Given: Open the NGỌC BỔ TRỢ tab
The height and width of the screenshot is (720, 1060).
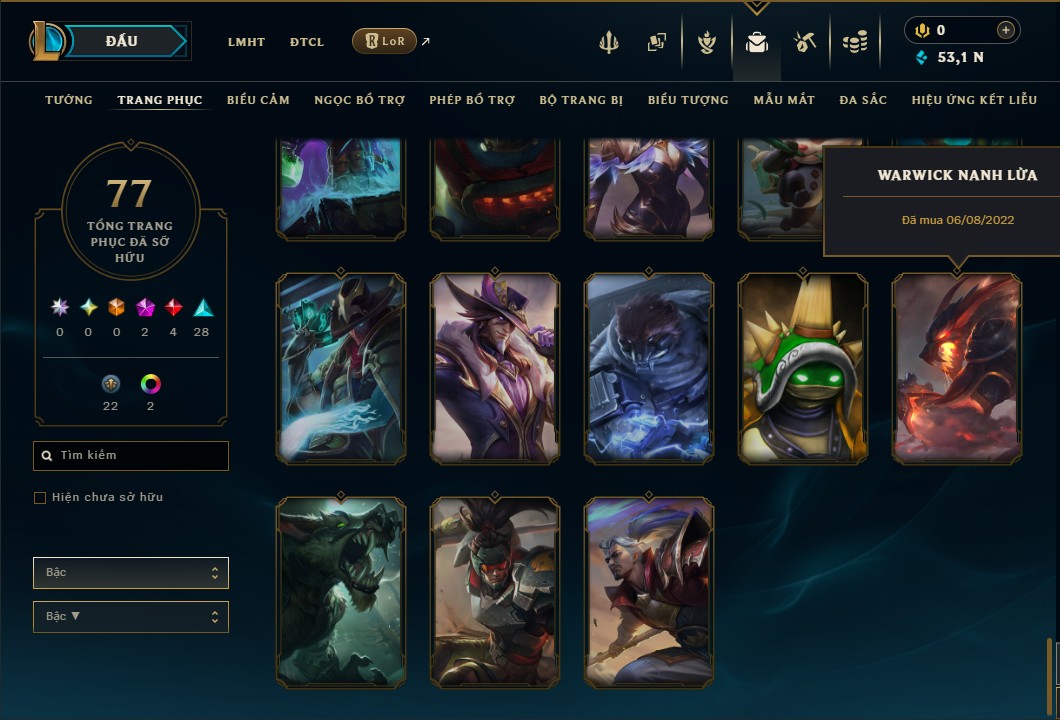Looking at the screenshot, I should 360,100.
